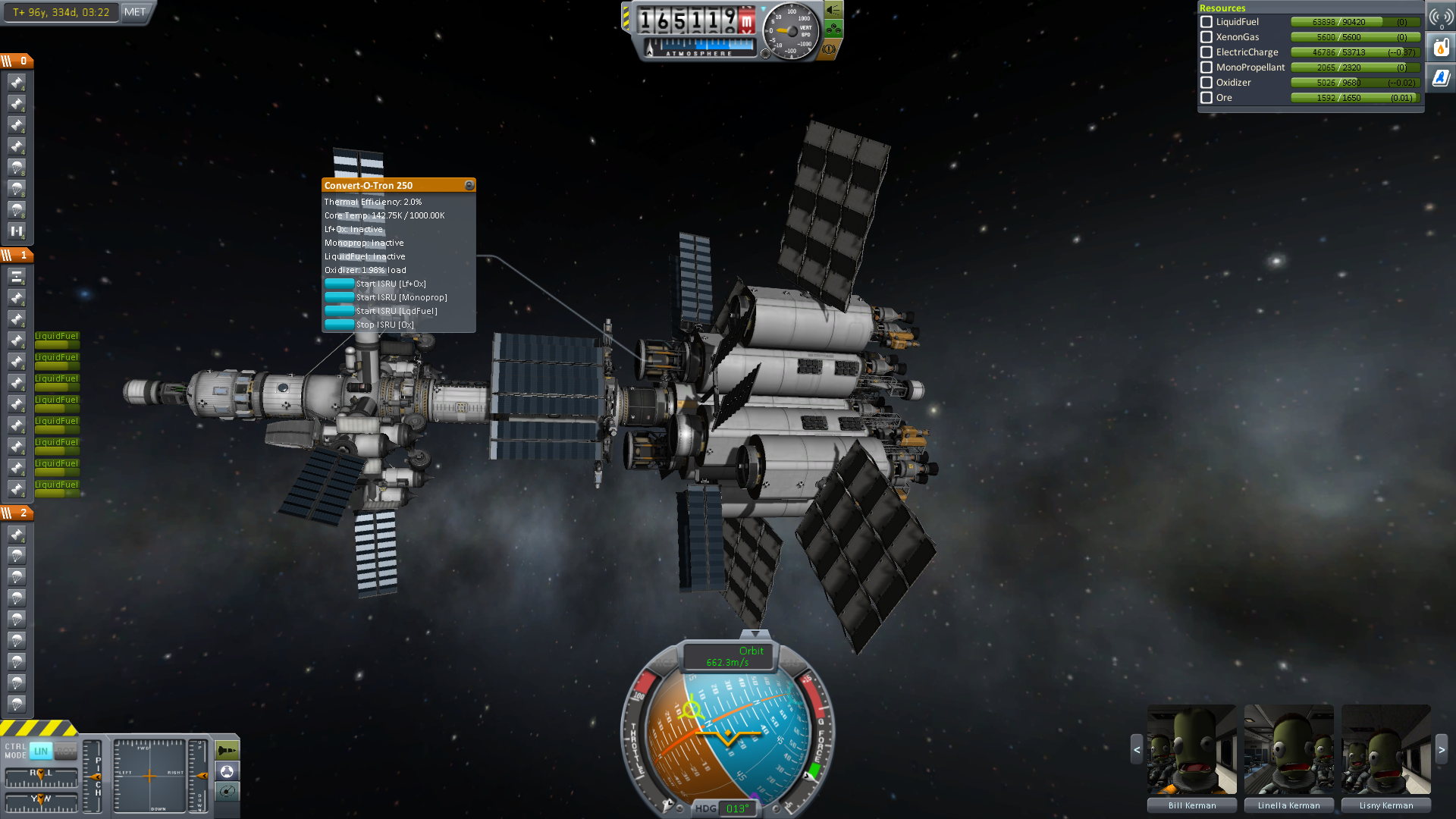The height and width of the screenshot is (819, 1456).
Task: Toggle the Resources fuel canister button
Action: tap(1441, 48)
